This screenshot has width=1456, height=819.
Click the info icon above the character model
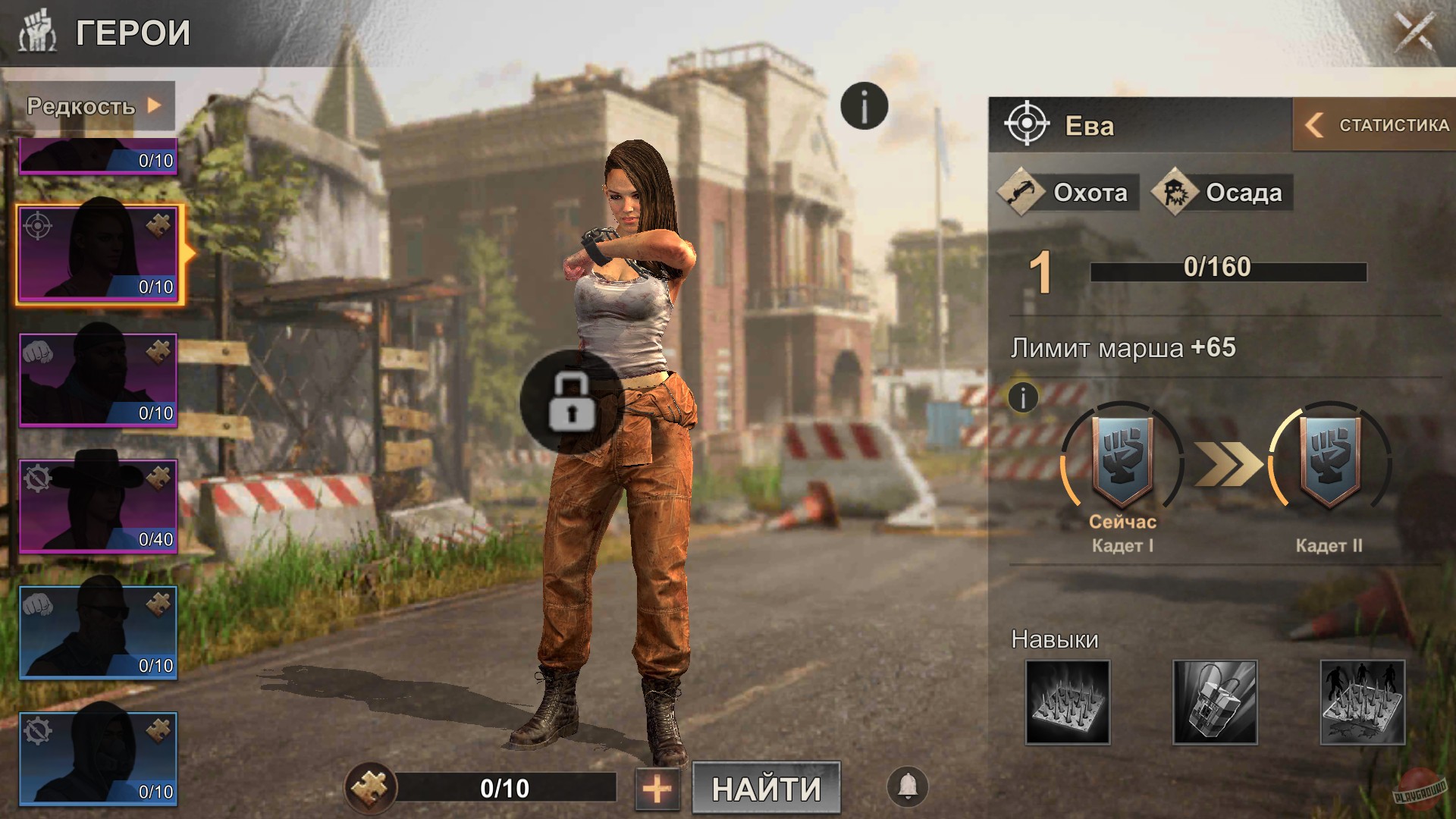[864, 105]
